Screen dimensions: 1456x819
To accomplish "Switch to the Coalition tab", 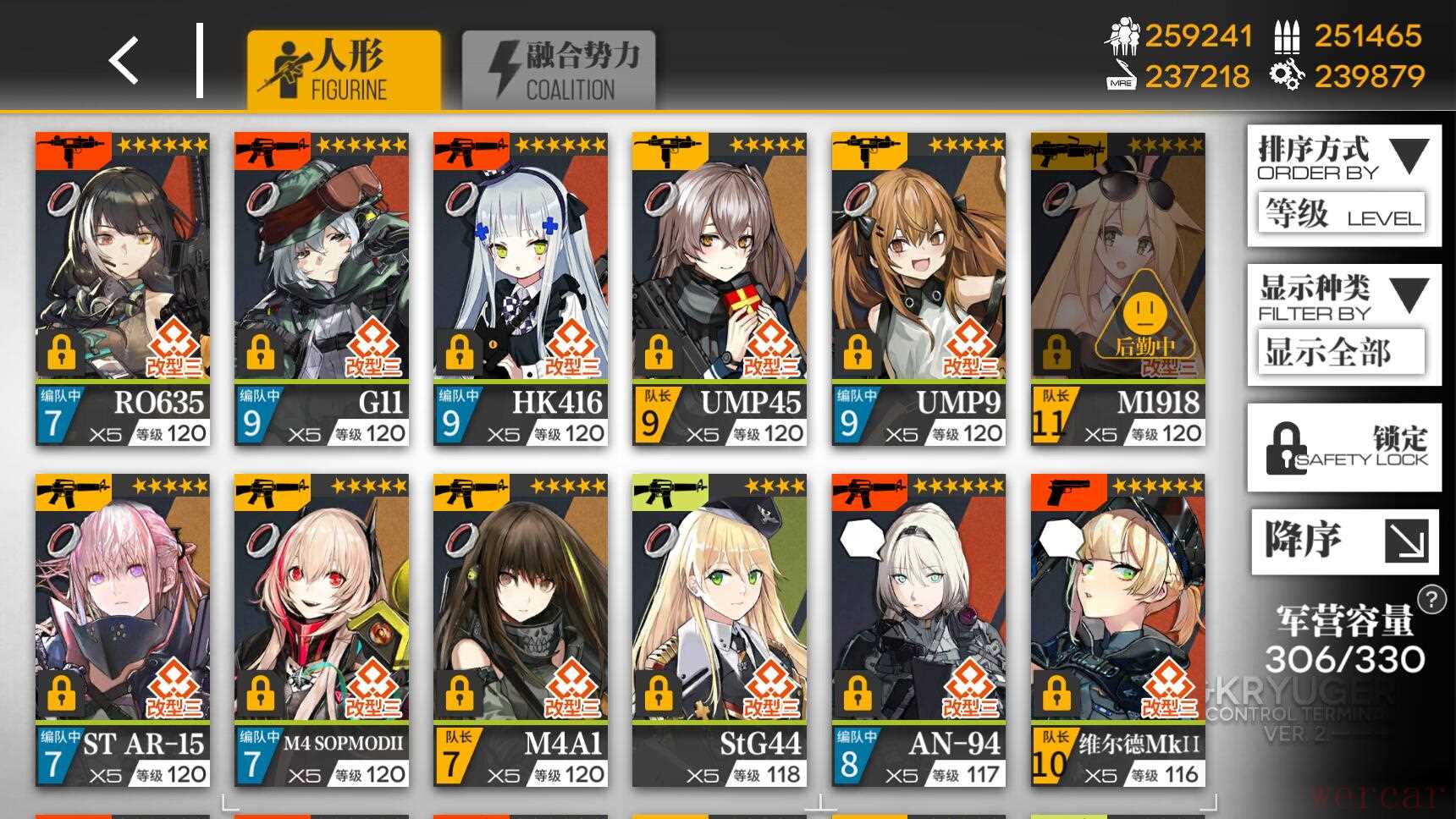I will click(559, 69).
